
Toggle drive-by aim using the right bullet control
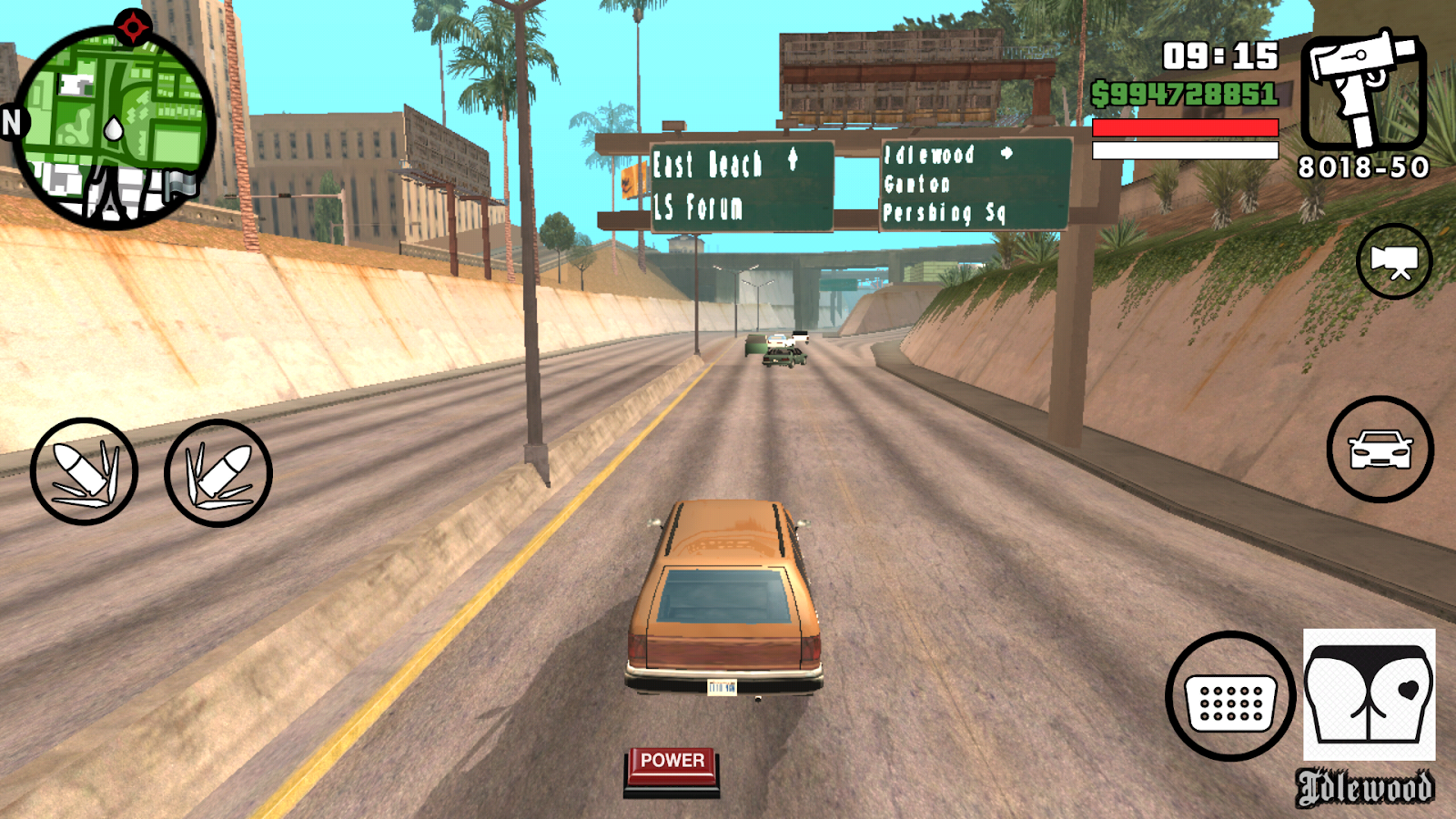(216, 471)
